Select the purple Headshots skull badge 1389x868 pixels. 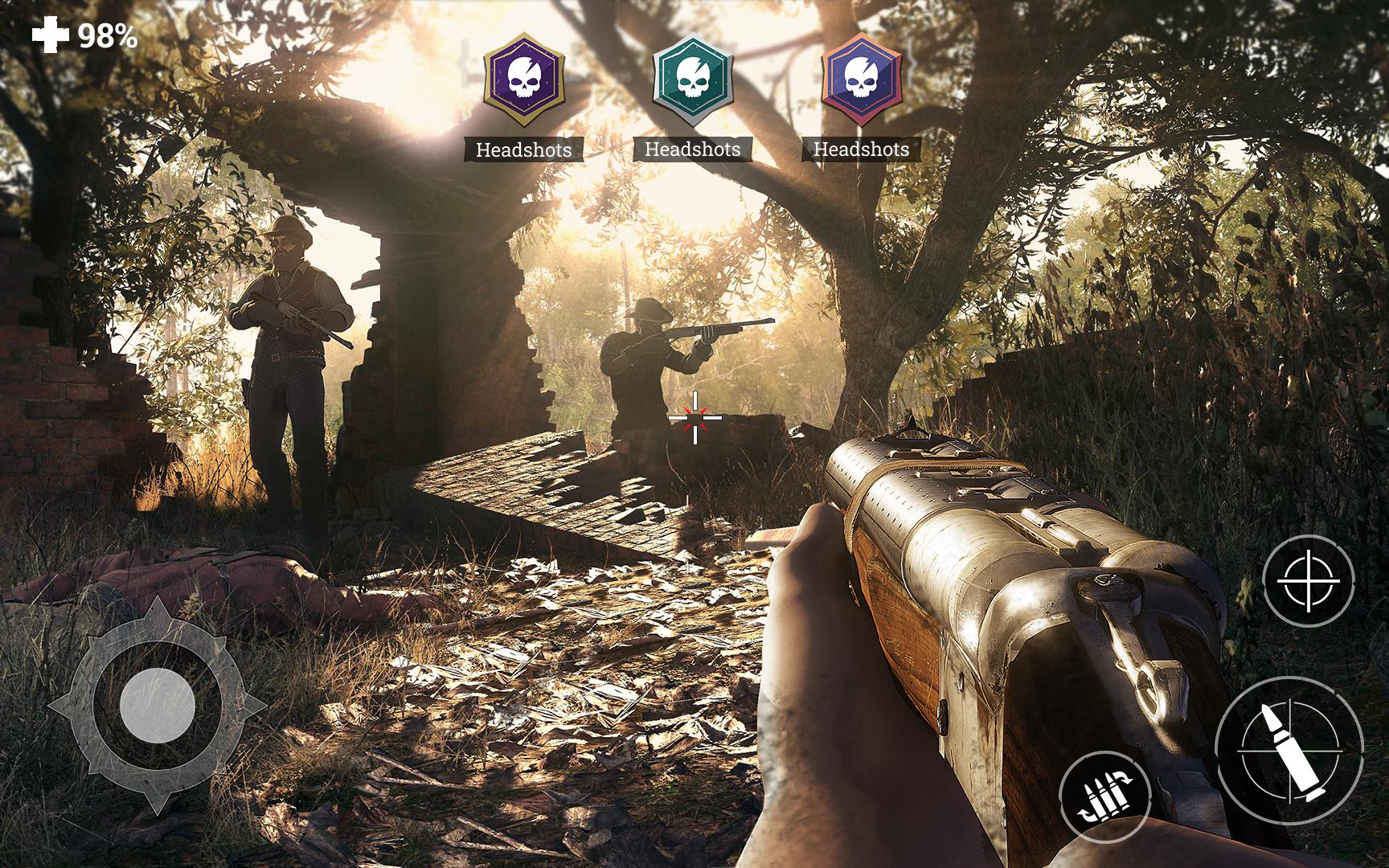coord(524,80)
